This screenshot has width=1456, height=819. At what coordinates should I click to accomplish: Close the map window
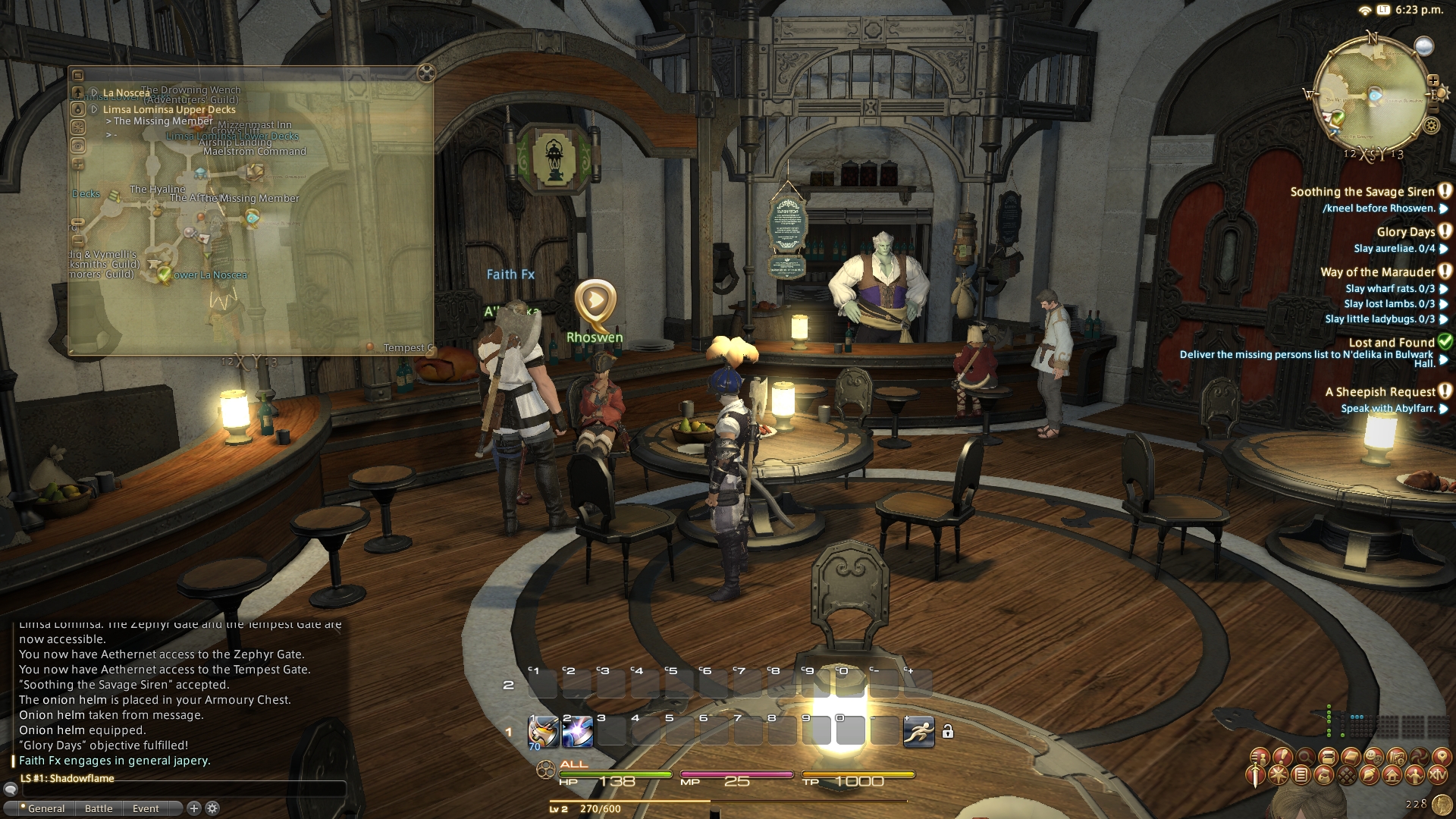(x=426, y=74)
